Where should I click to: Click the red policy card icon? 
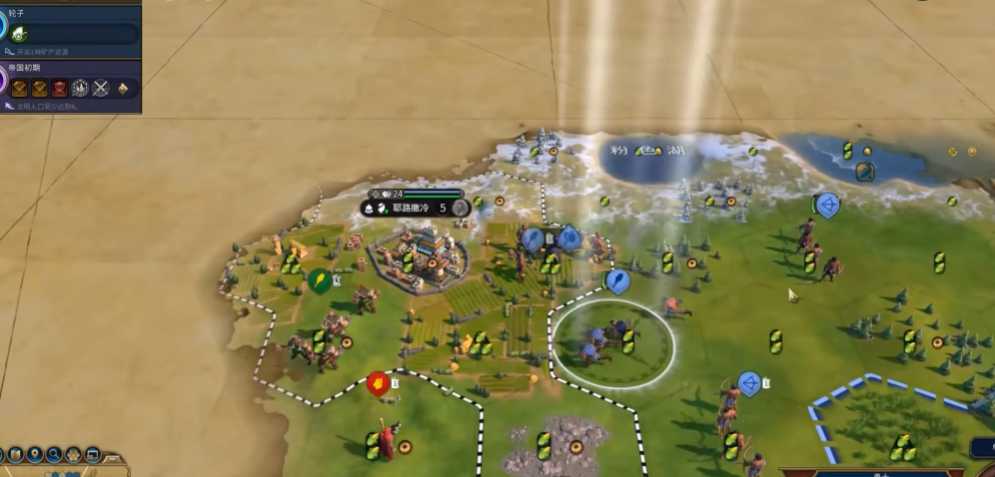pyautogui.click(x=59, y=88)
